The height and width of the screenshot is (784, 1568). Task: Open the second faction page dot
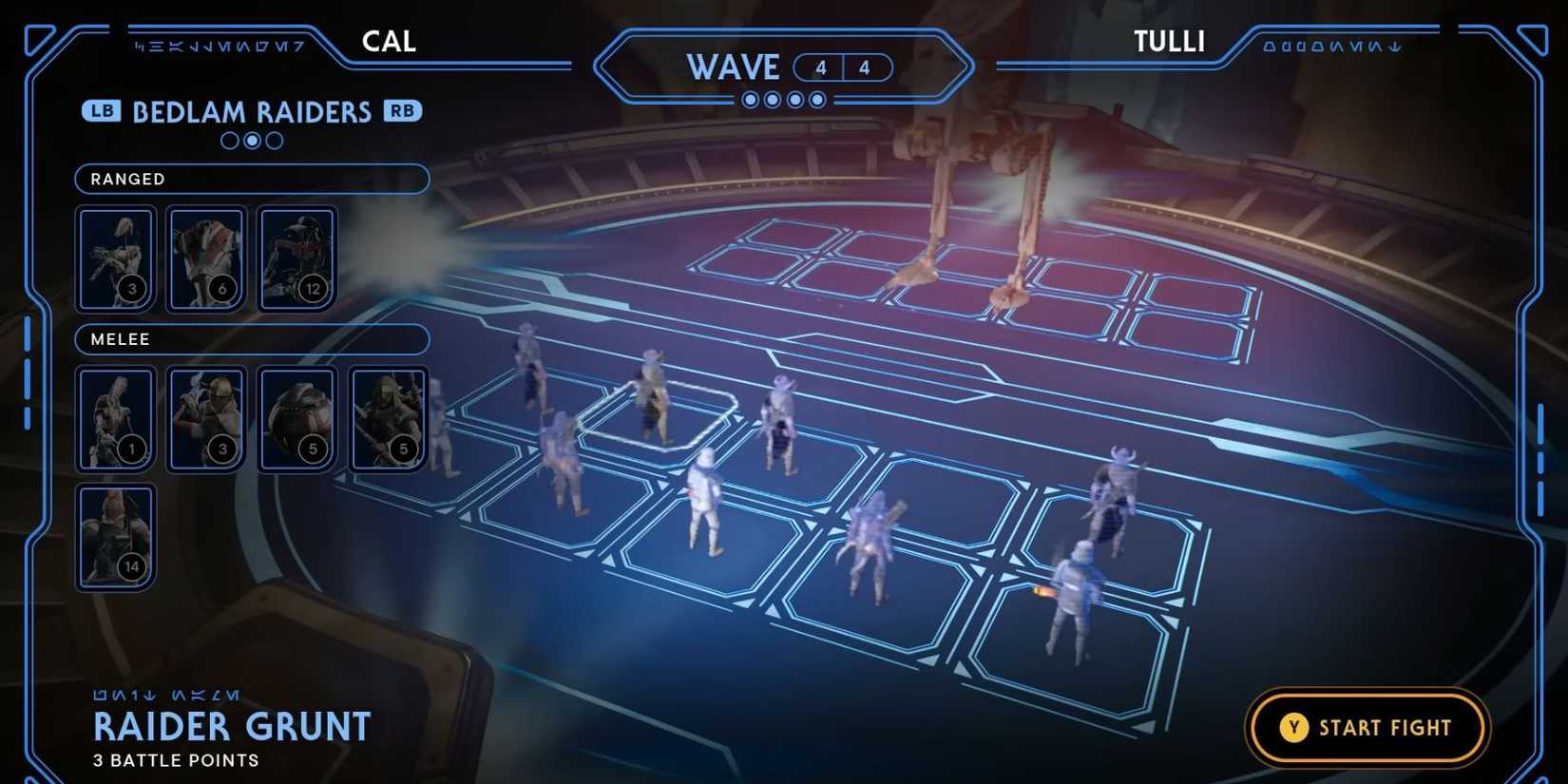pos(251,141)
